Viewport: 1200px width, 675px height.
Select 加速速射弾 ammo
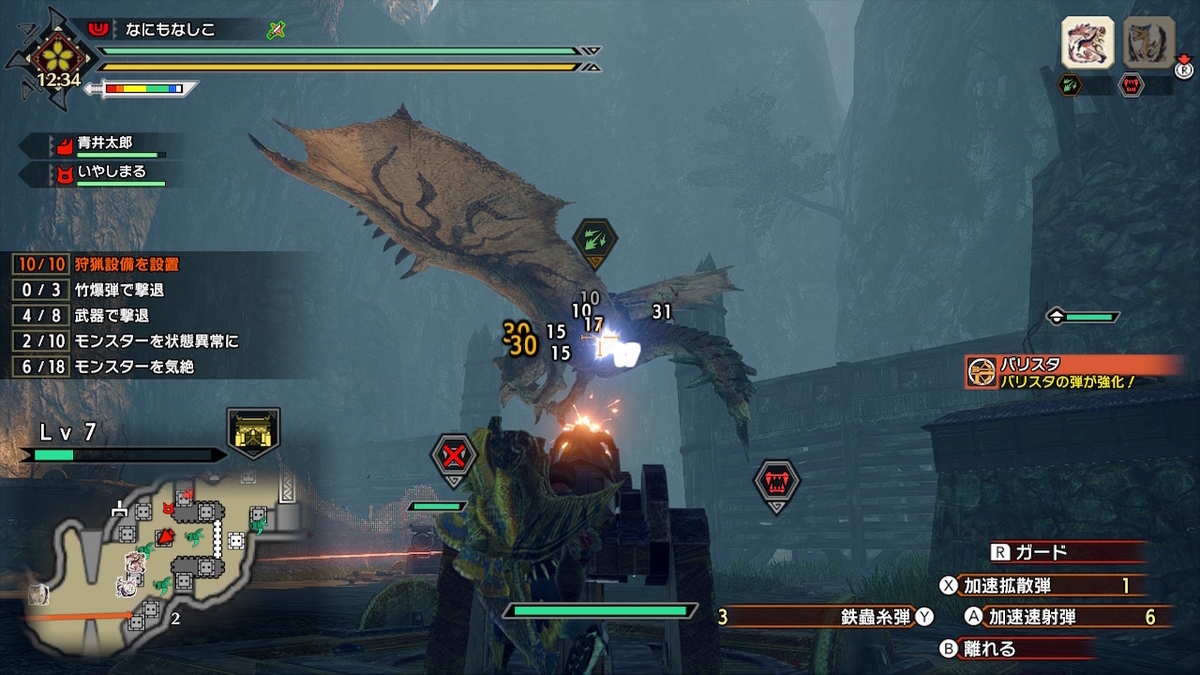tap(1060, 617)
